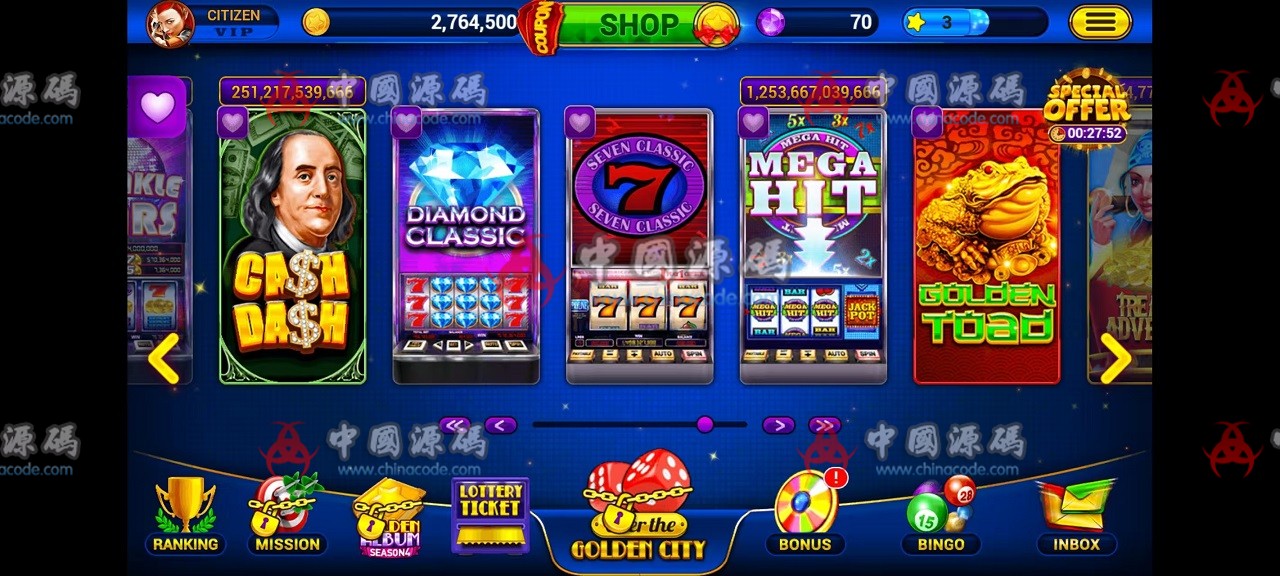Screen dimensions: 1280x576
Task: Tap the Citizen VIP player avatar
Action: [171, 24]
